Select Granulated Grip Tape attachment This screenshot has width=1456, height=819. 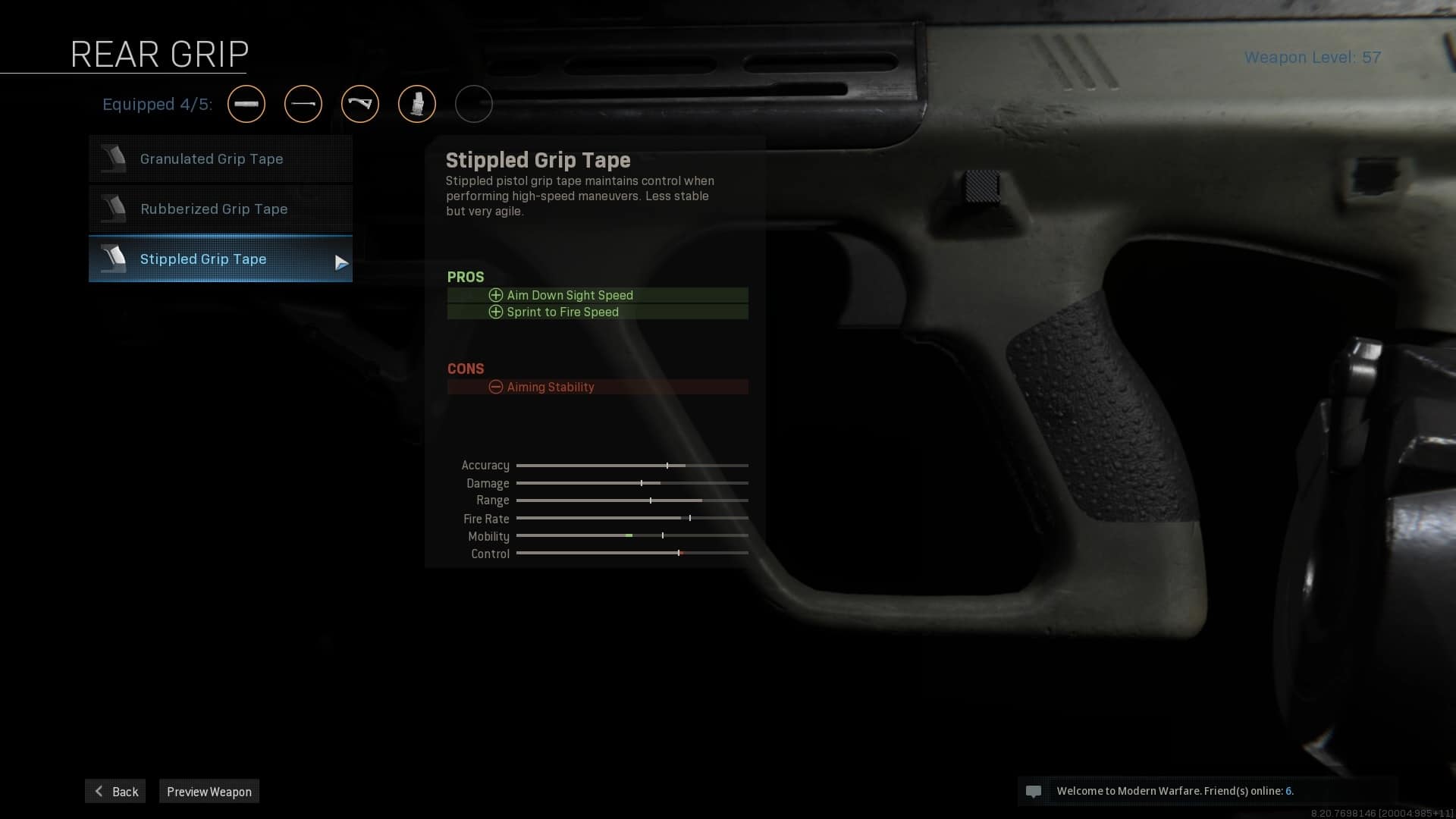click(x=220, y=159)
